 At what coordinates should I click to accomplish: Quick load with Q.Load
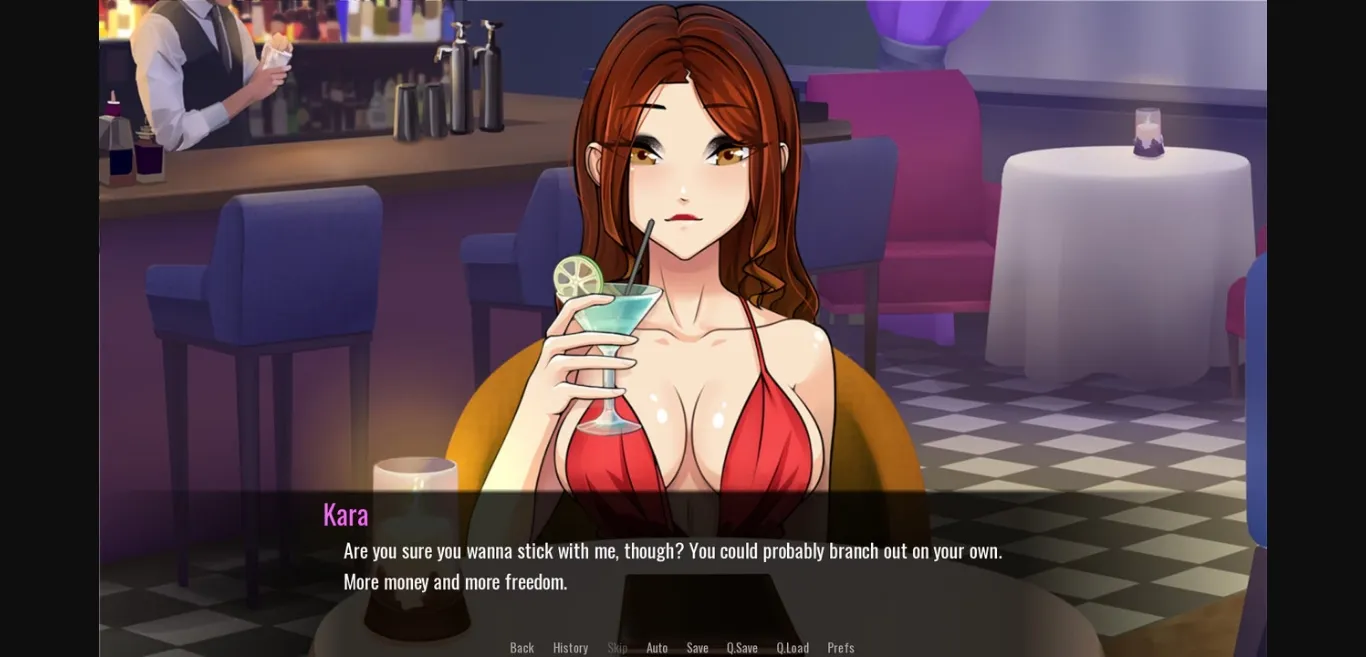click(x=792, y=647)
